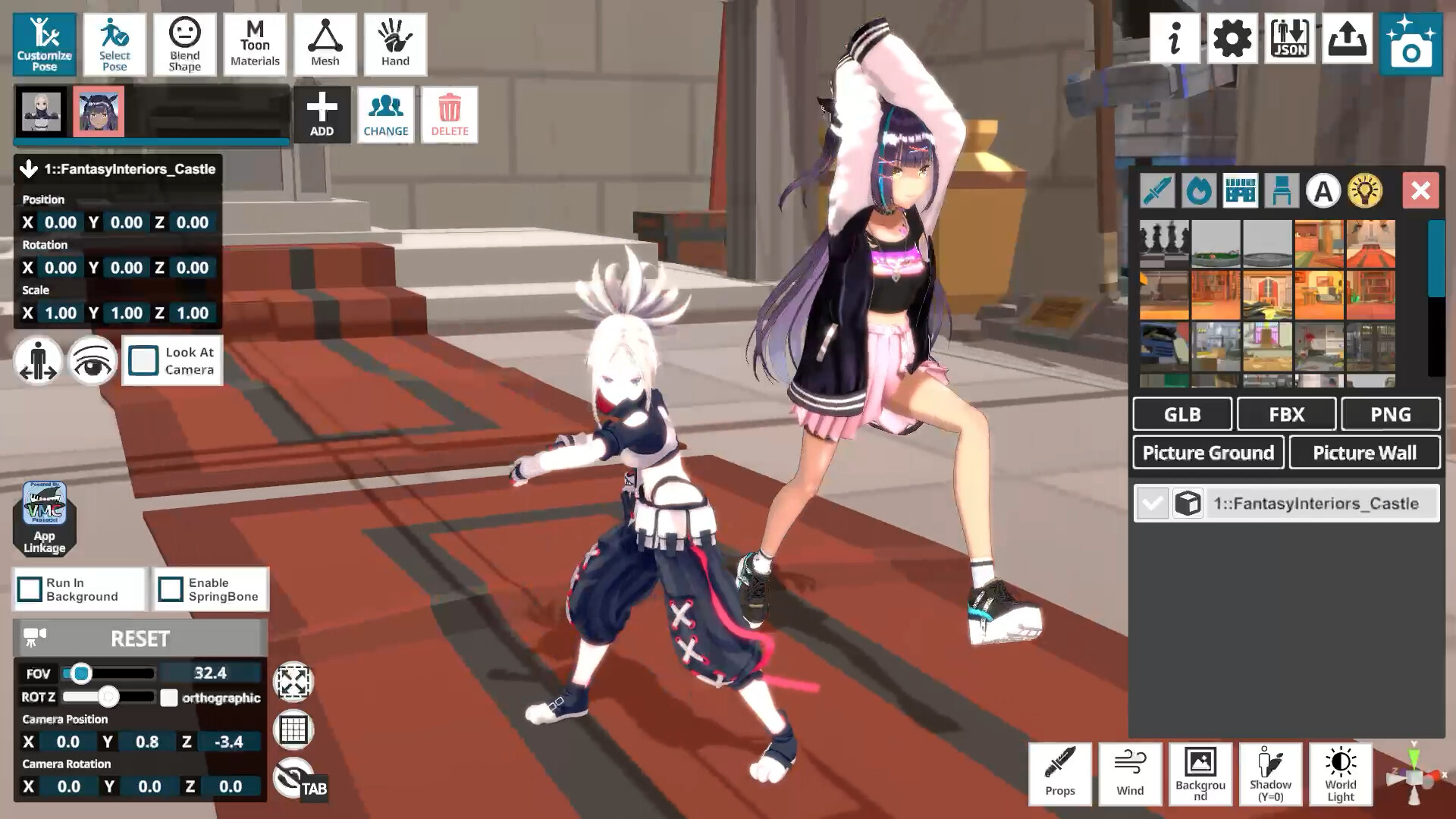Adjust the FOV slider

pos(80,673)
